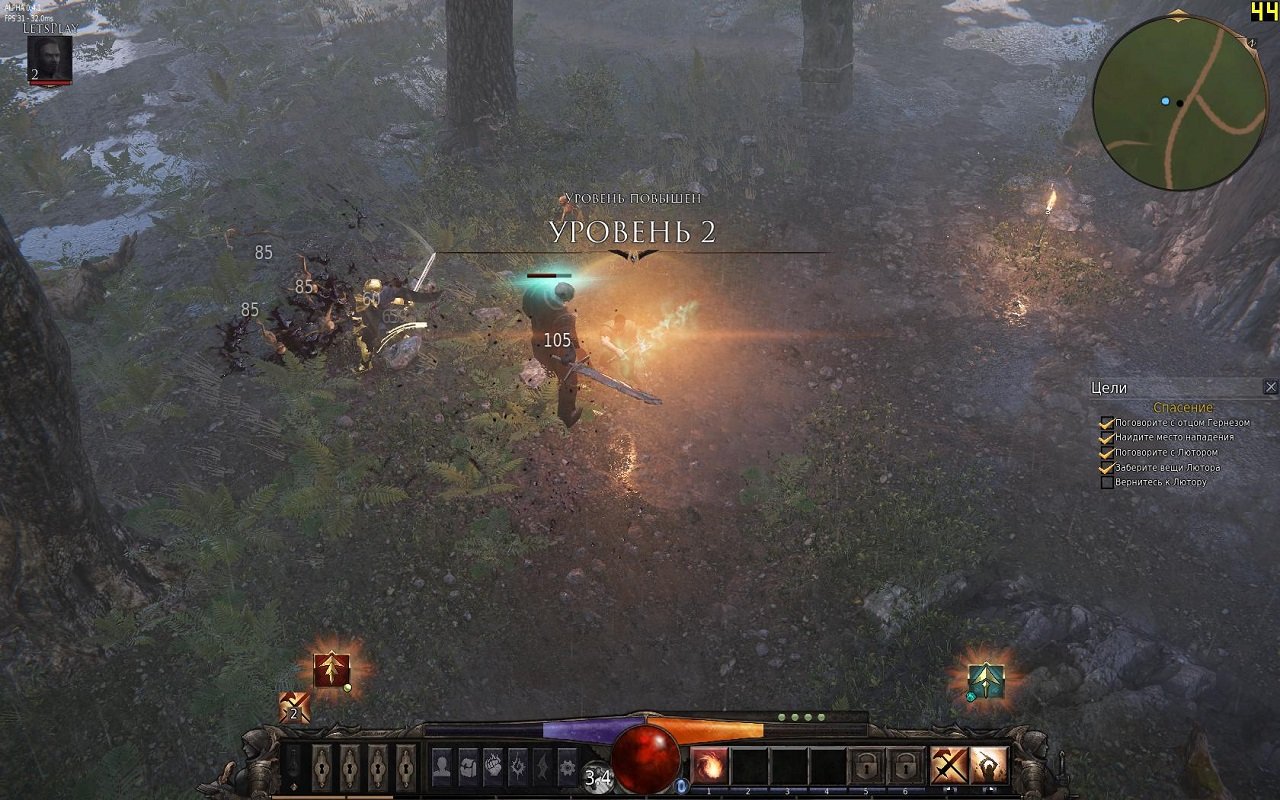Select the crossed-weapons stance icon

[950, 765]
